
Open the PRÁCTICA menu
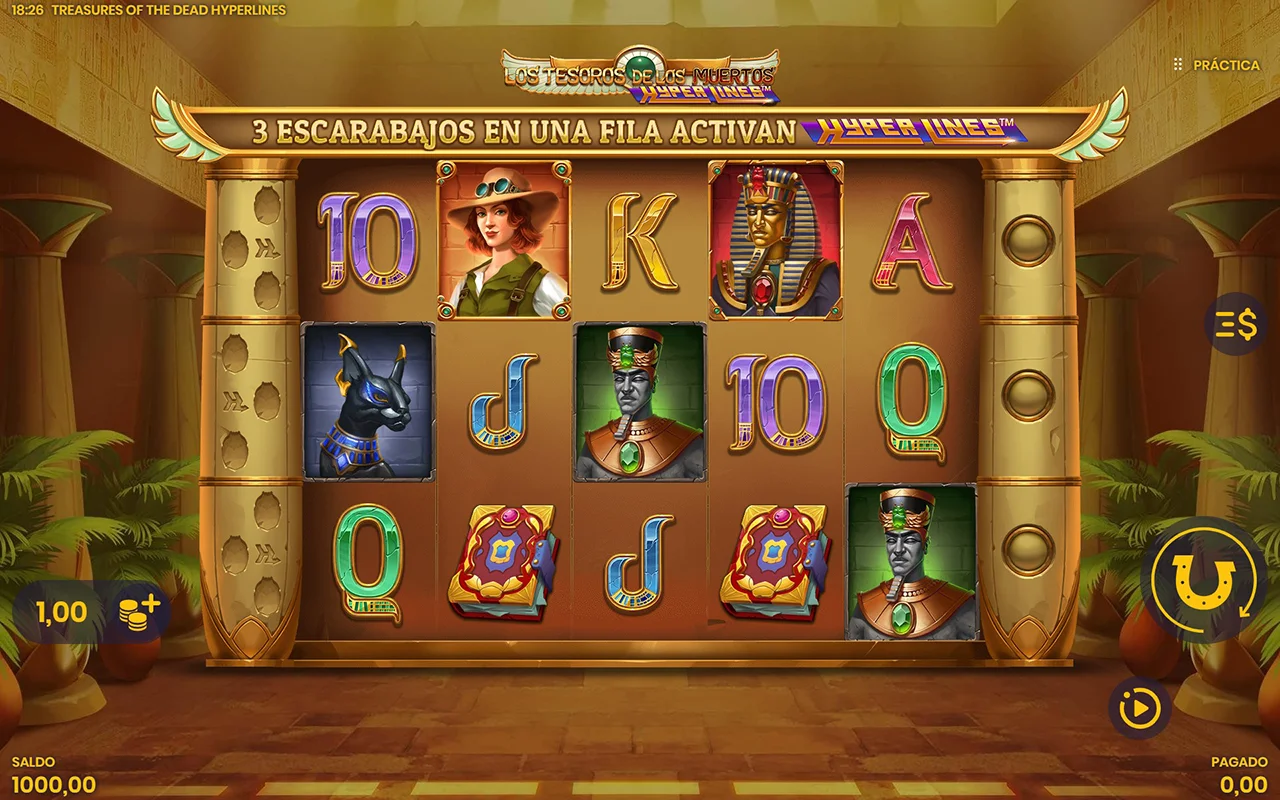point(1217,65)
